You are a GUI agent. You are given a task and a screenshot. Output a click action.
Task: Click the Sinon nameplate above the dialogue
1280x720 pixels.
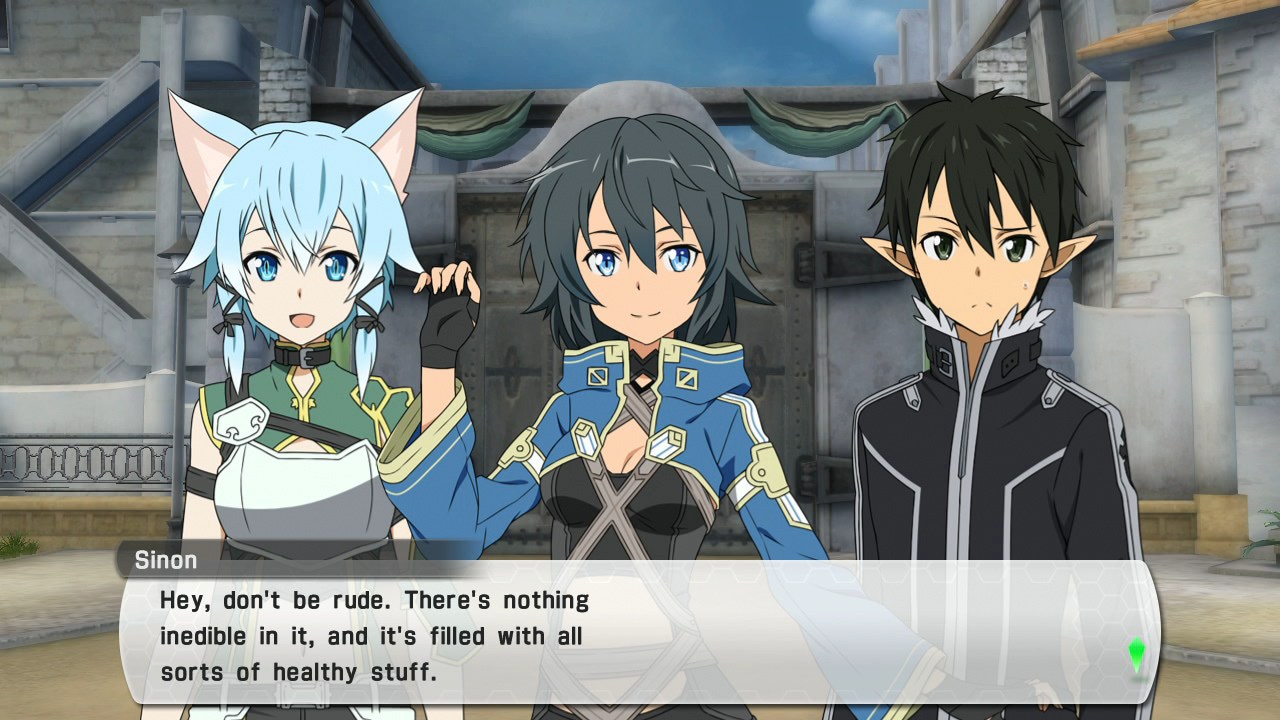(x=167, y=560)
